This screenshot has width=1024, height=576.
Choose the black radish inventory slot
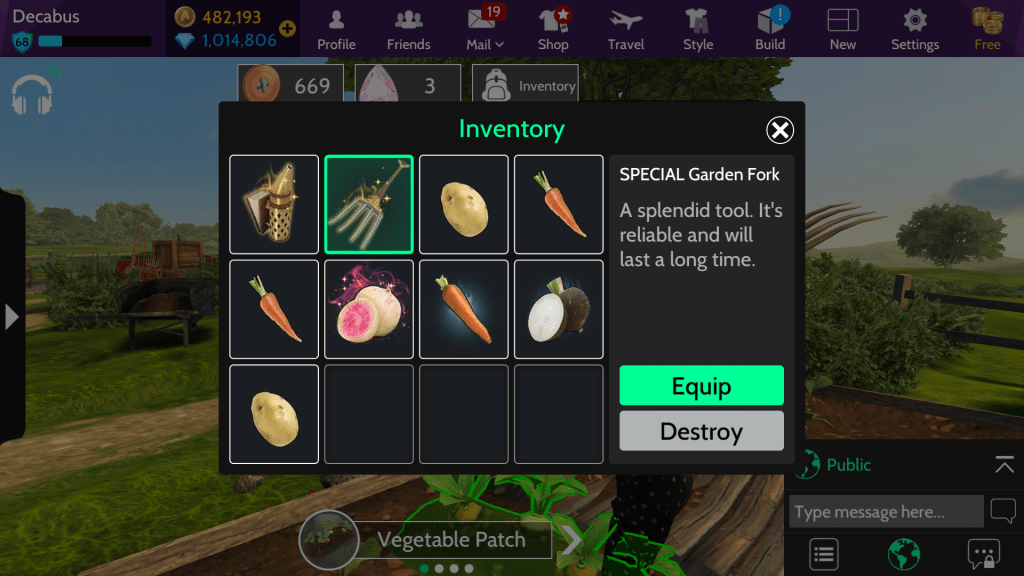[x=559, y=309]
